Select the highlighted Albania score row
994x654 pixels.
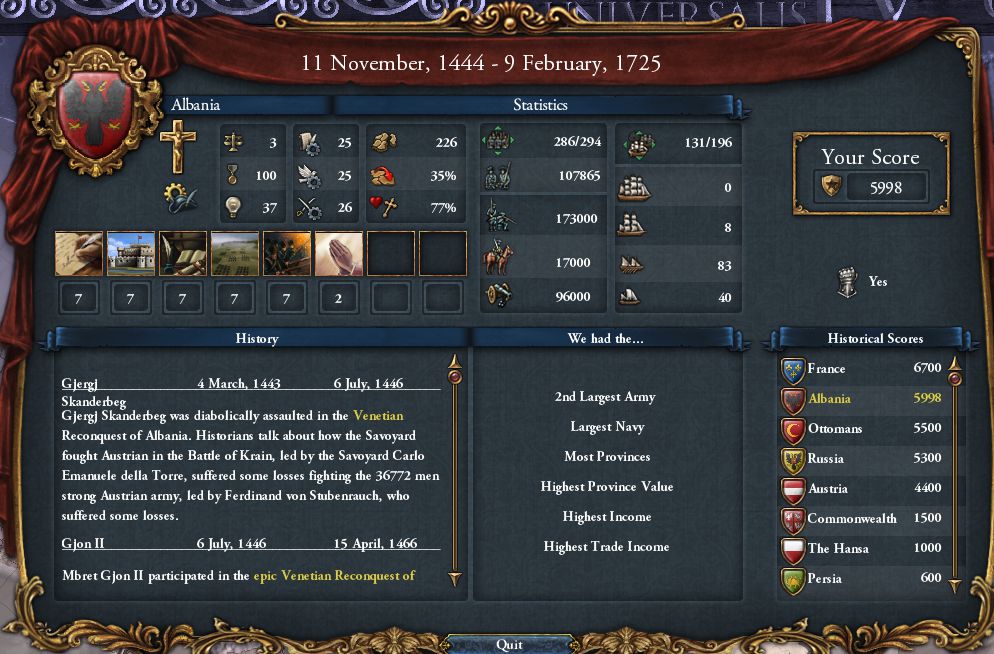click(860, 398)
